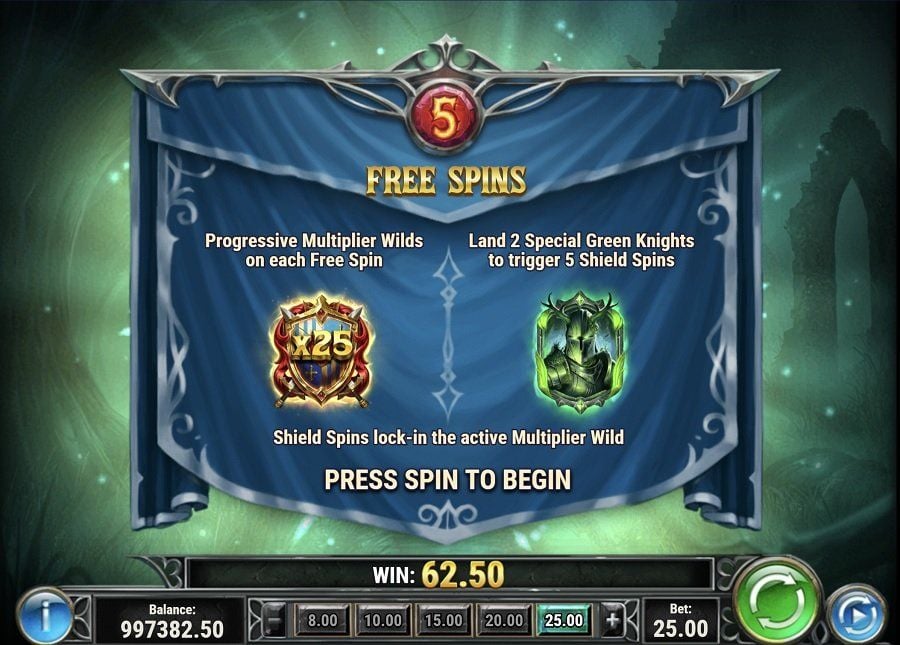This screenshot has width=900, height=645.
Task: Start the free spins with green spin button
Action: (x=777, y=604)
